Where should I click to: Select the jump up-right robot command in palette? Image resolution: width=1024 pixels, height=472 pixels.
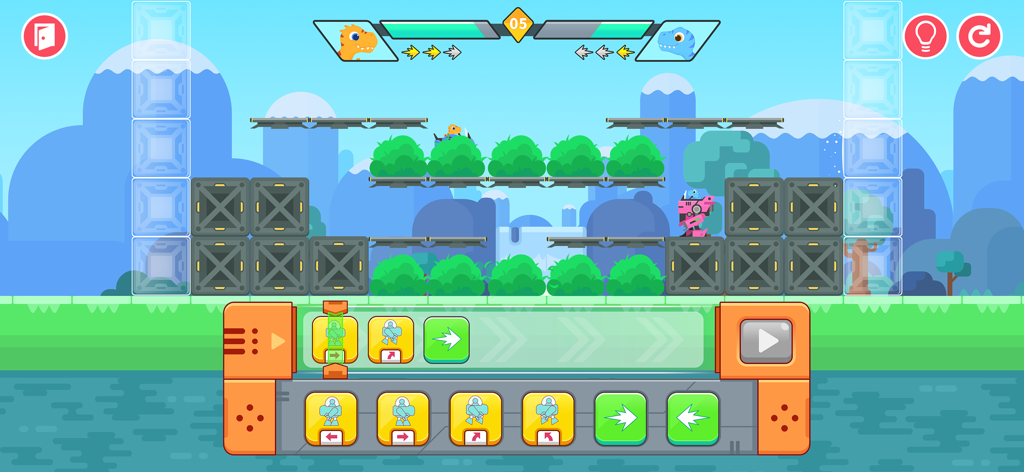point(476,418)
